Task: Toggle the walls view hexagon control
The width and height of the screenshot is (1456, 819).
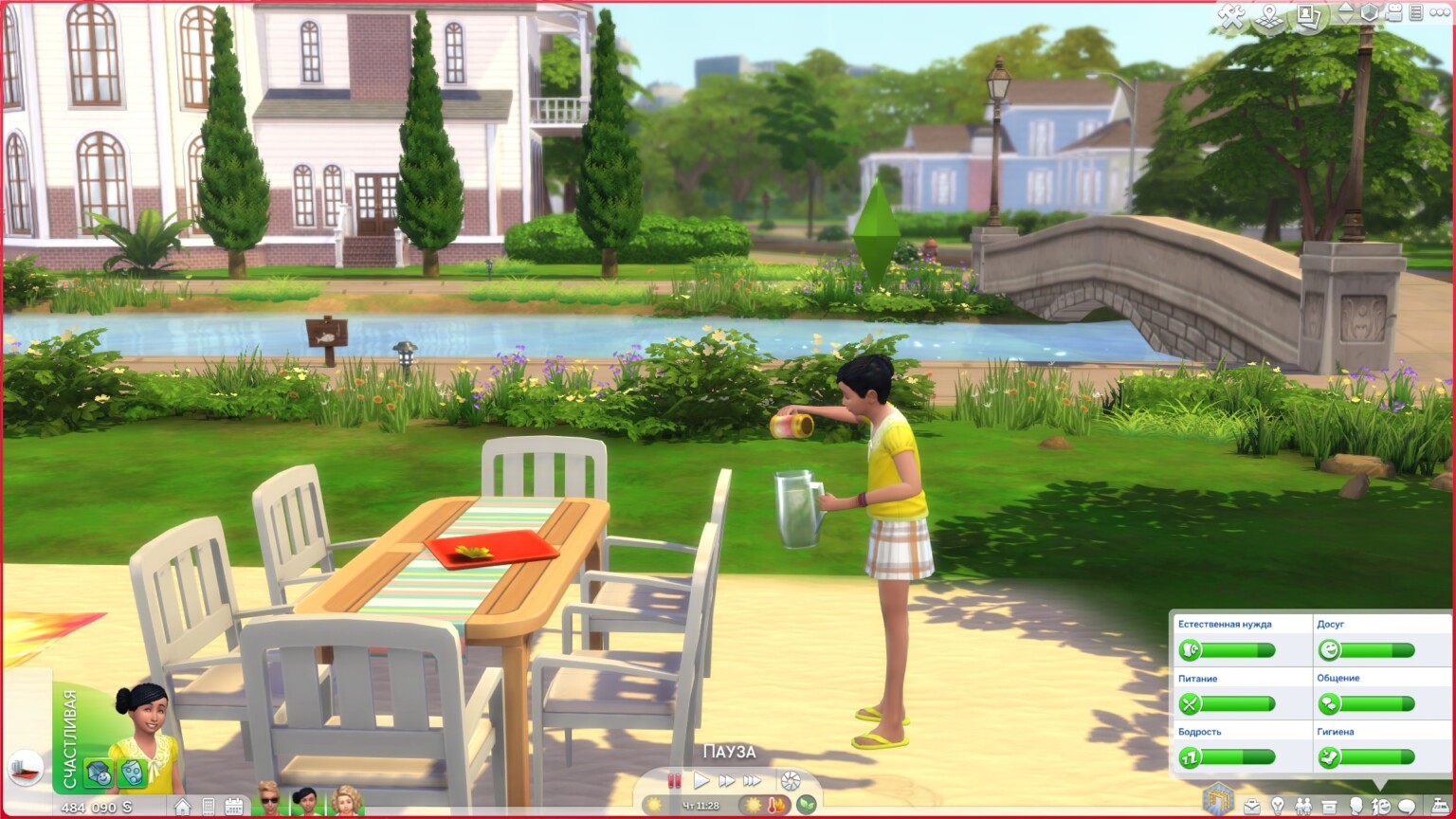Action: 1368,14
